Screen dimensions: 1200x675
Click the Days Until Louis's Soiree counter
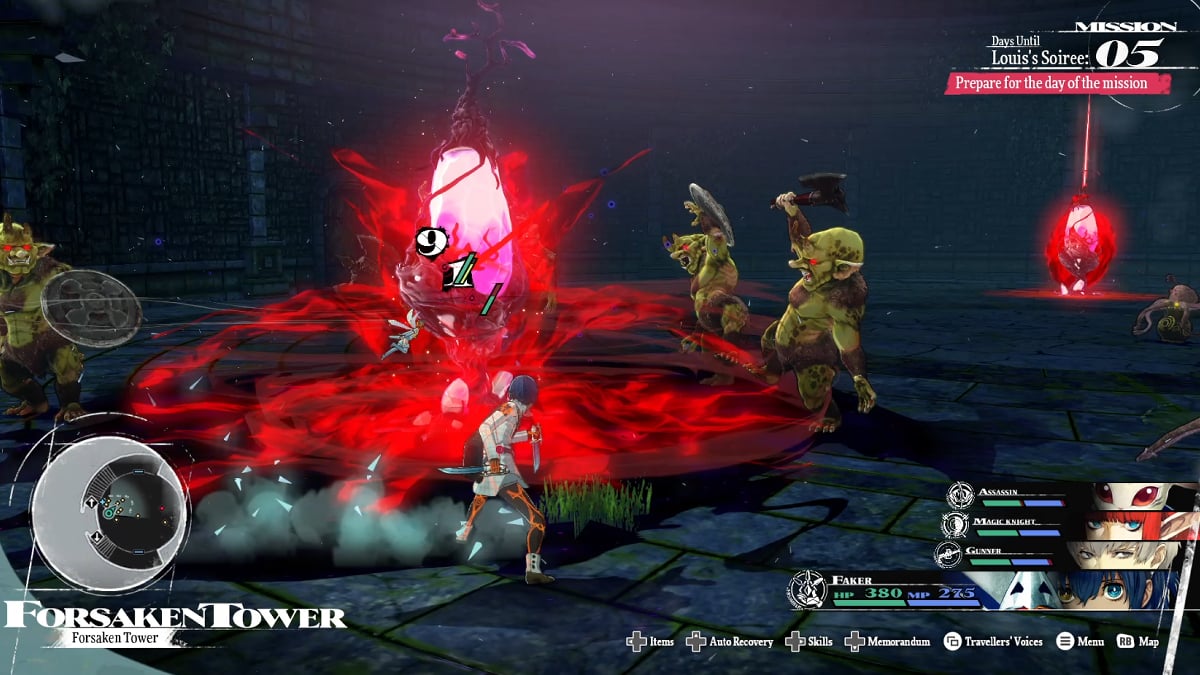coord(1075,51)
